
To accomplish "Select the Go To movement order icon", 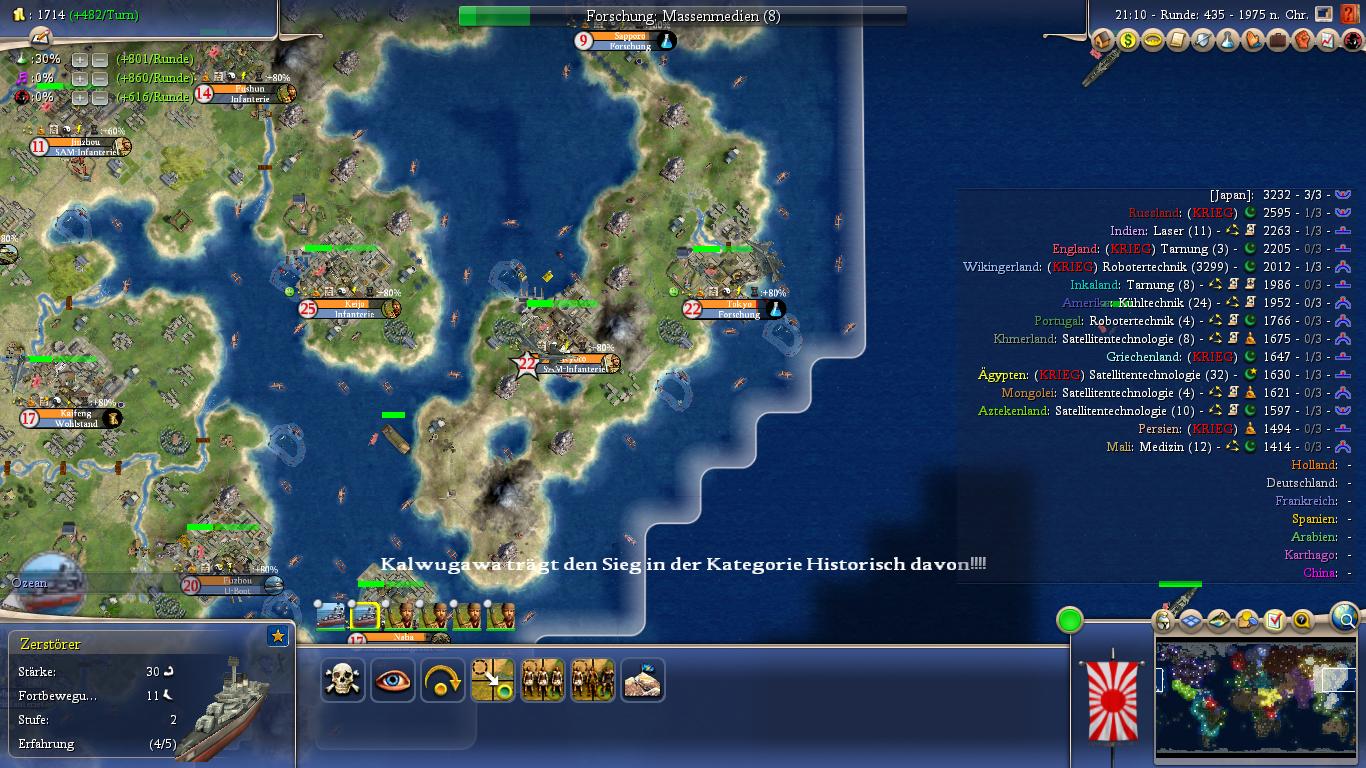I will (x=492, y=680).
